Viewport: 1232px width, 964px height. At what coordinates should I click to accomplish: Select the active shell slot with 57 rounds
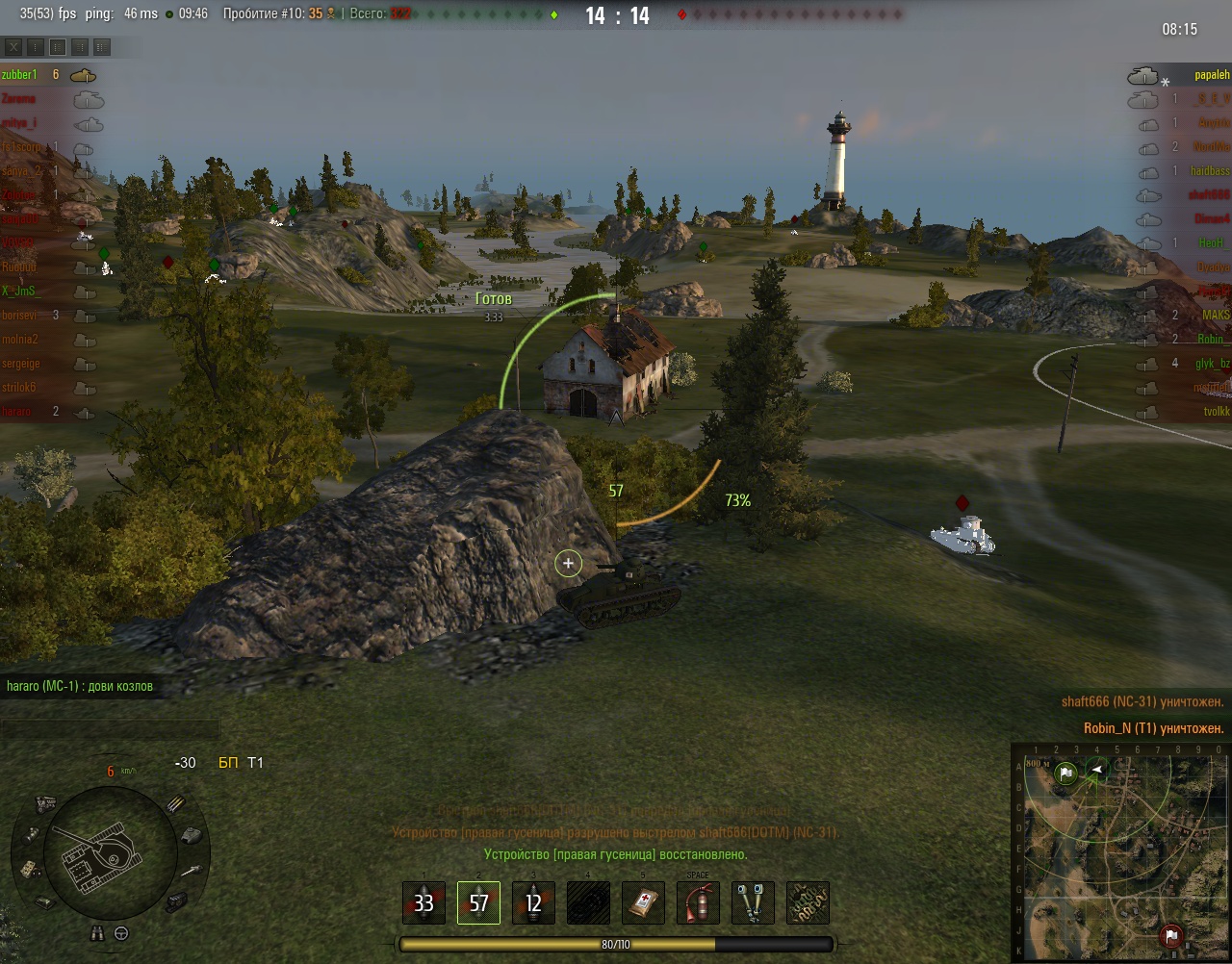(x=478, y=903)
